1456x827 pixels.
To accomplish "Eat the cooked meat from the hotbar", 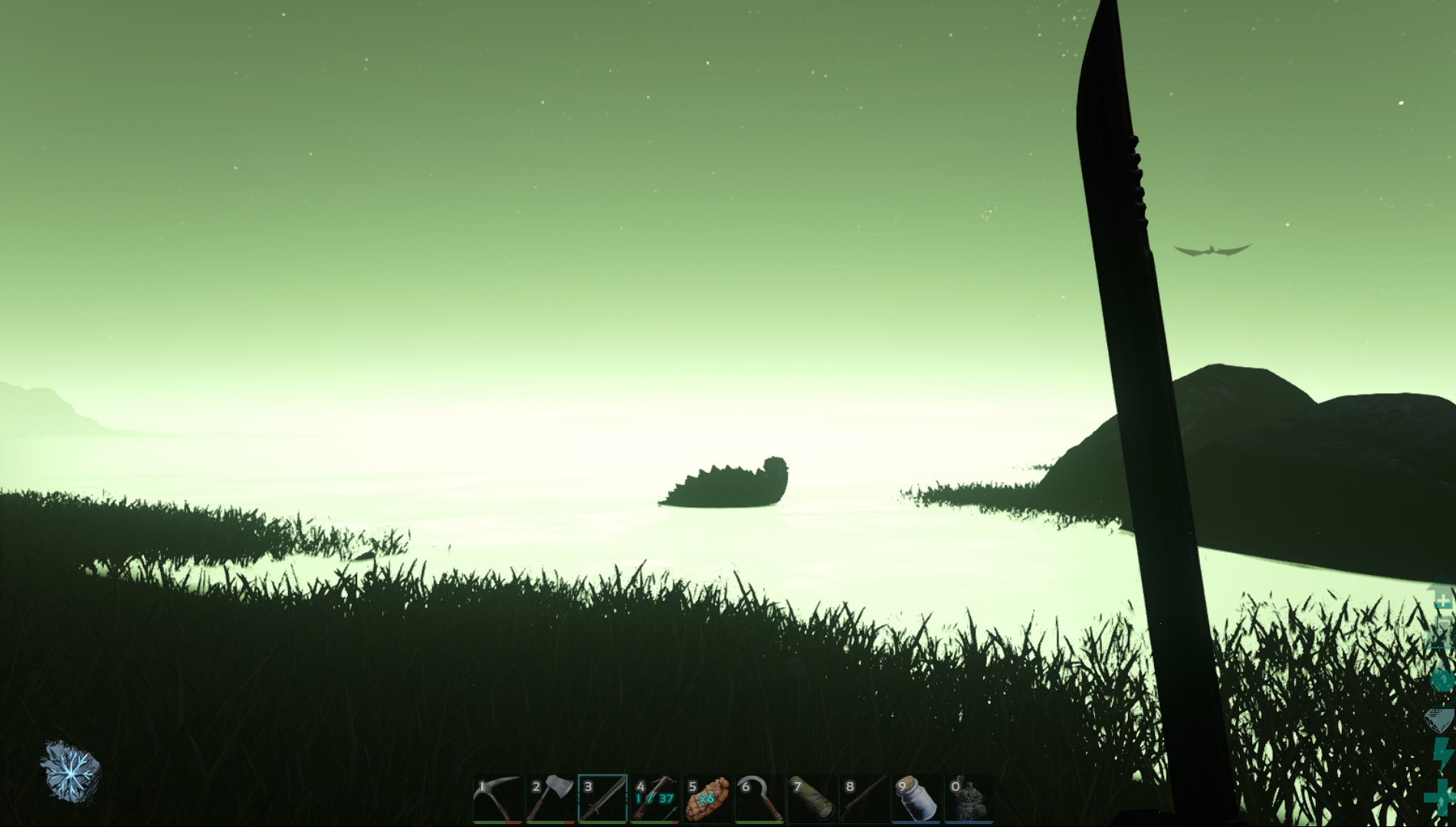I will click(x=707, y=799).
